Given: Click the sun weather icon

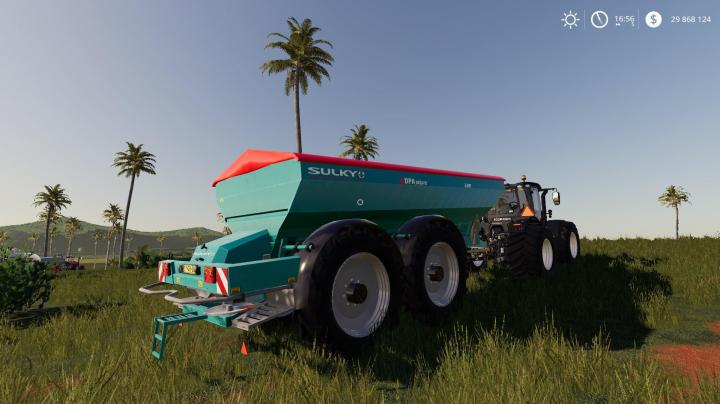Looking at the screenshot, I should (570, 19).
